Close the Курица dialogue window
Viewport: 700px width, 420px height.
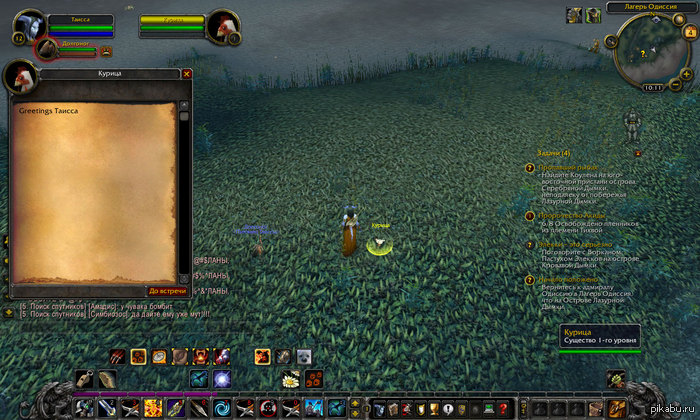[186, 74]
